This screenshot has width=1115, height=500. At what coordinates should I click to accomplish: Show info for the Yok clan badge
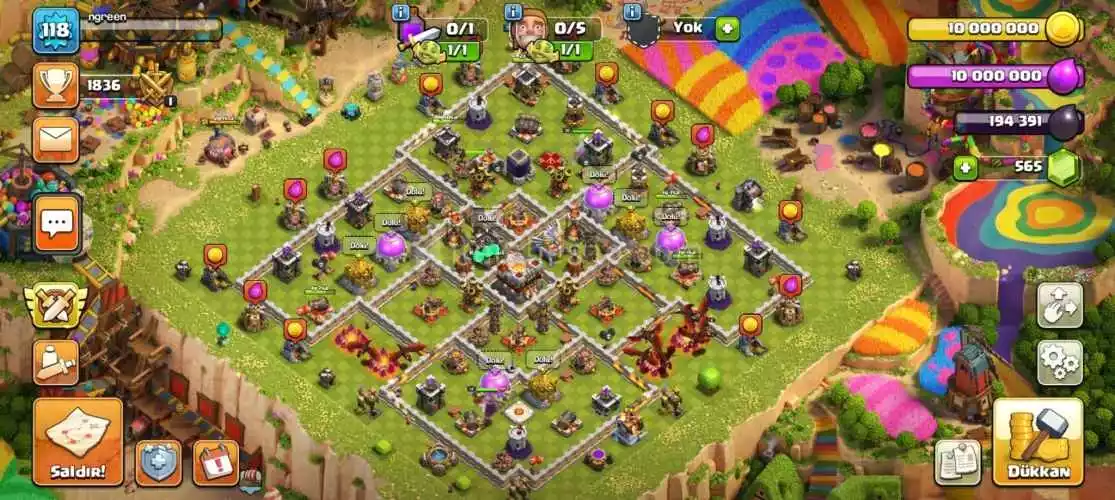[631, 13]
